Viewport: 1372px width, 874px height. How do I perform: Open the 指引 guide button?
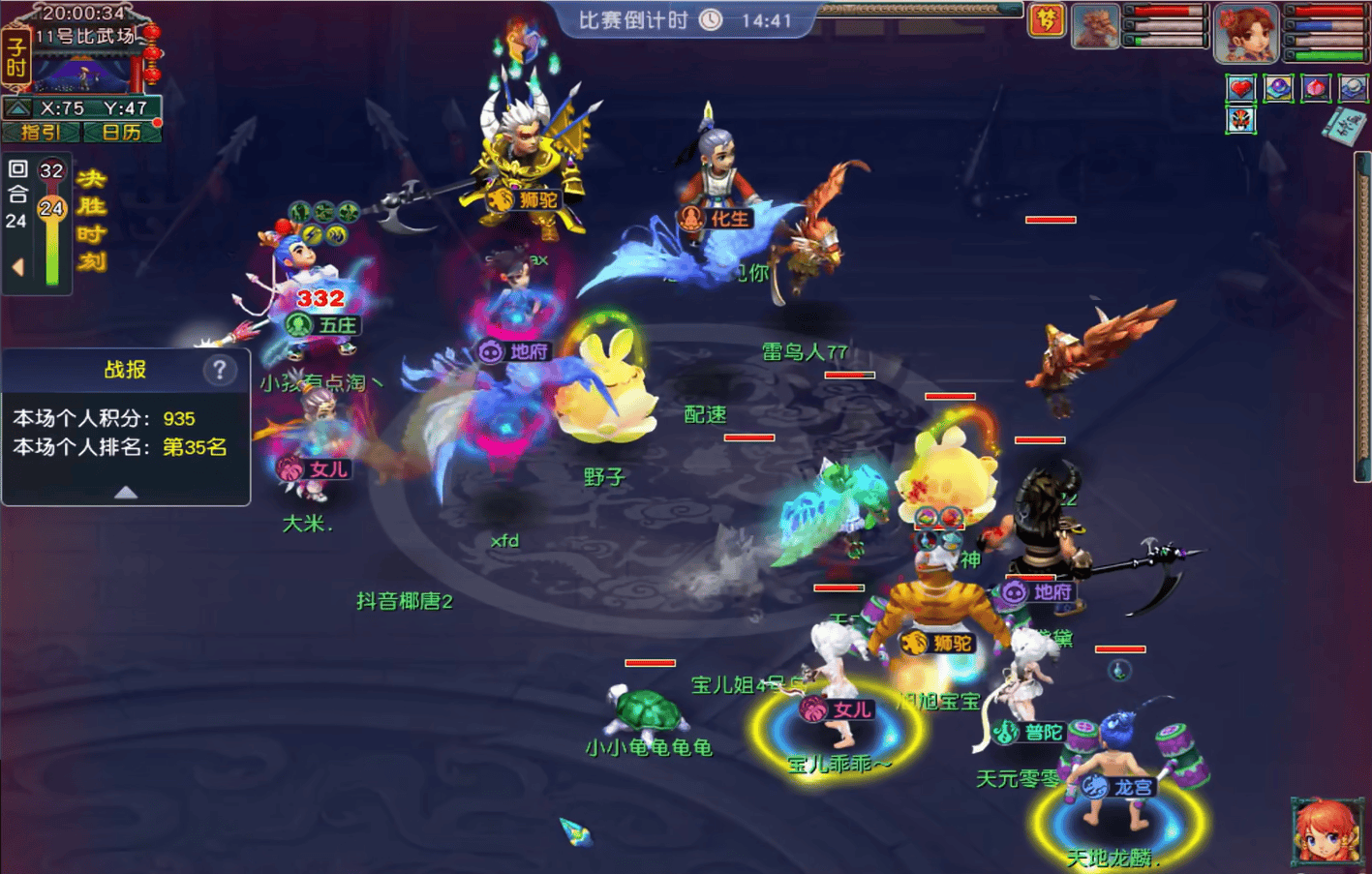42,132
